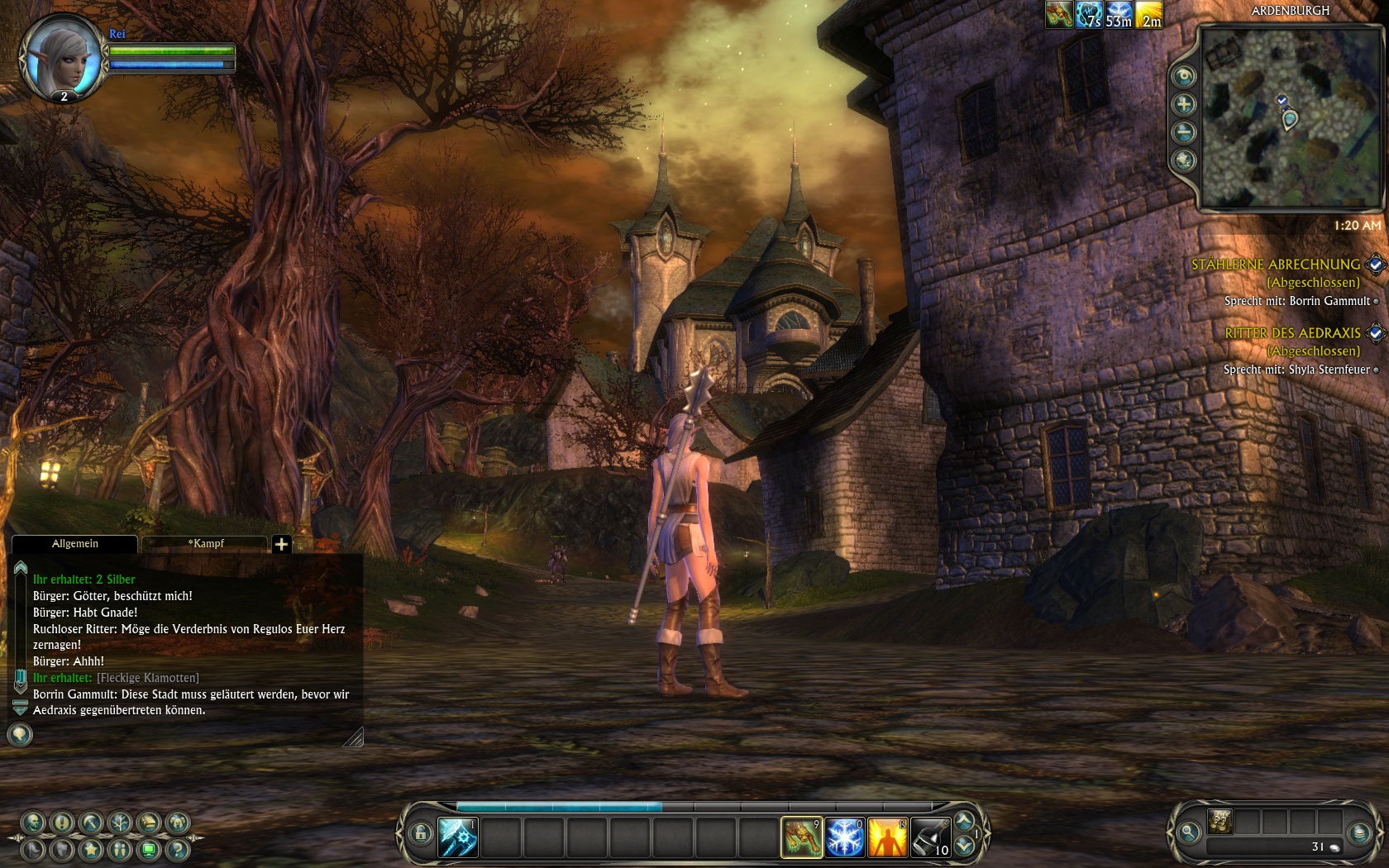Select the Stählerne Abrechnung quest tracker entry
Viewport: 1389px width, 868px height.
coord(1275,265)
